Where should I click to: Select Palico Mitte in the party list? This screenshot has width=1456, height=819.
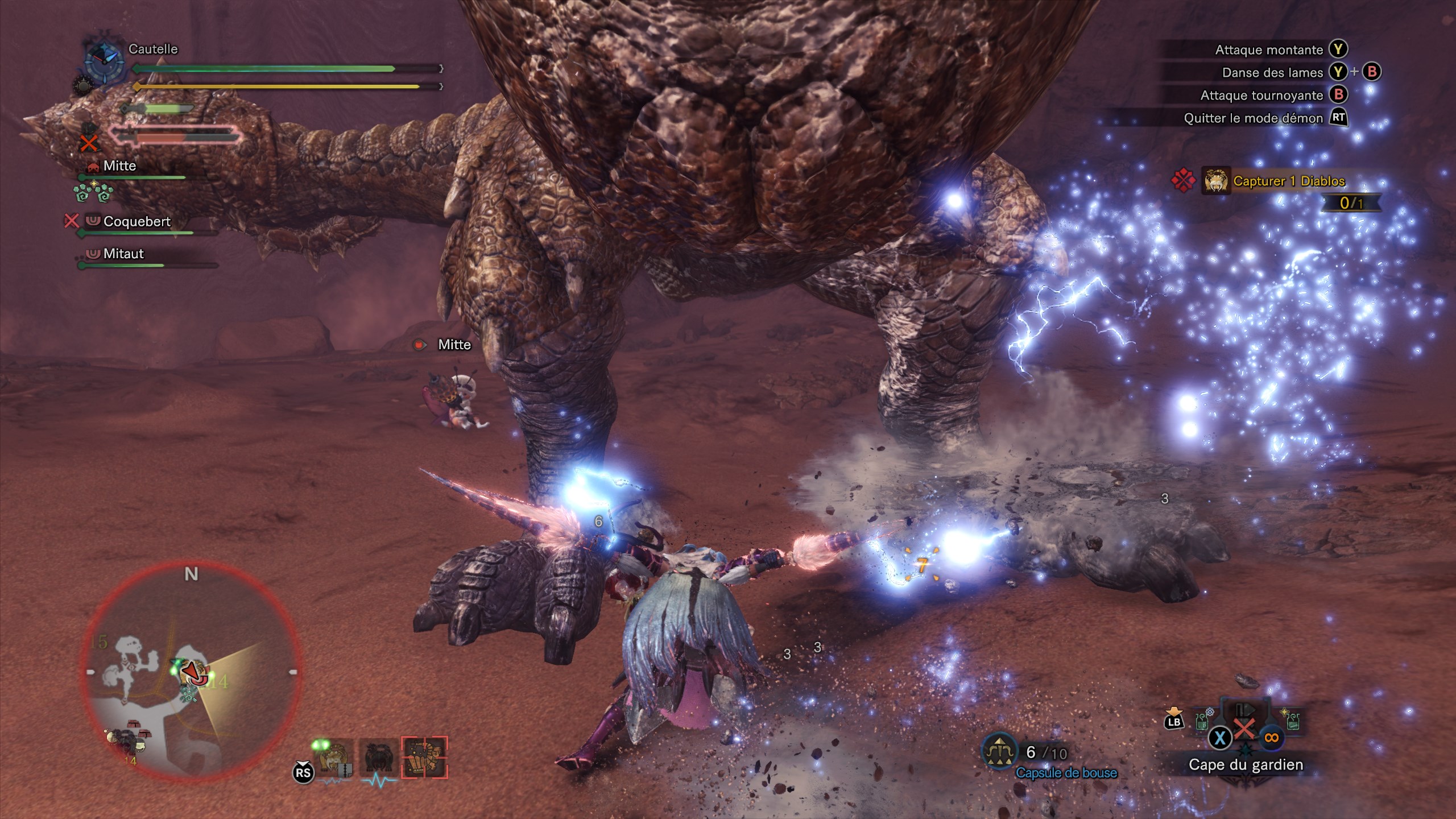tap(119, 166)
